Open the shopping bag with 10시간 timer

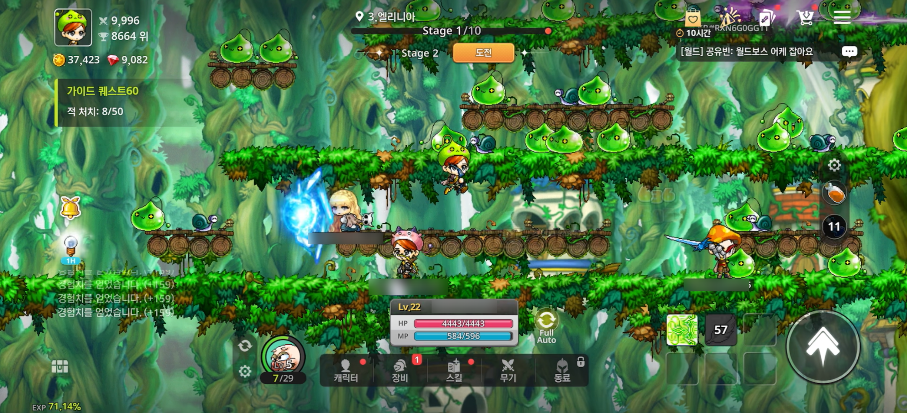click(x=692, y=19)
